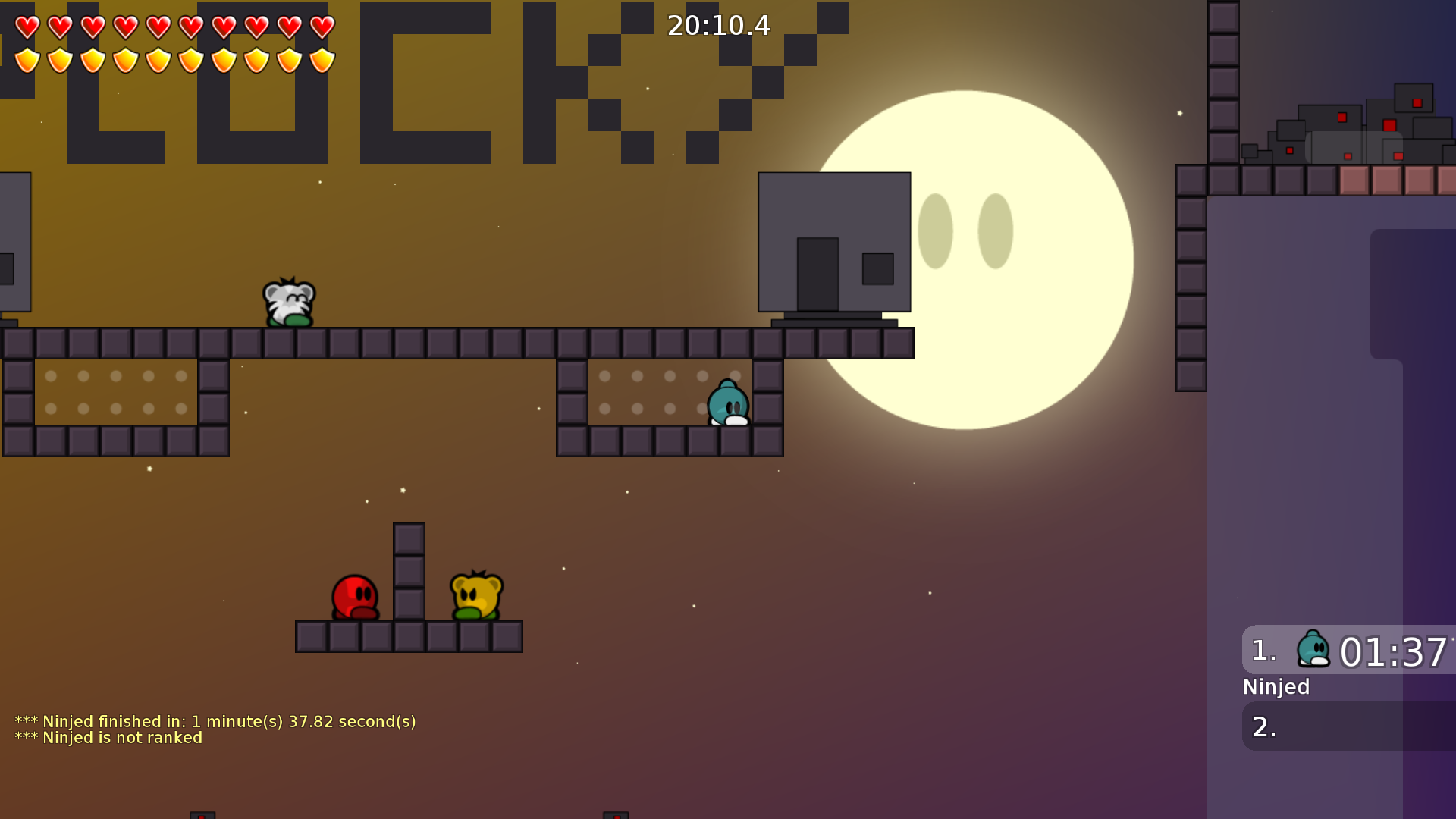
Task: Click the last shield in the armor row
Action: pyautogui.click(x=322, y=58)
